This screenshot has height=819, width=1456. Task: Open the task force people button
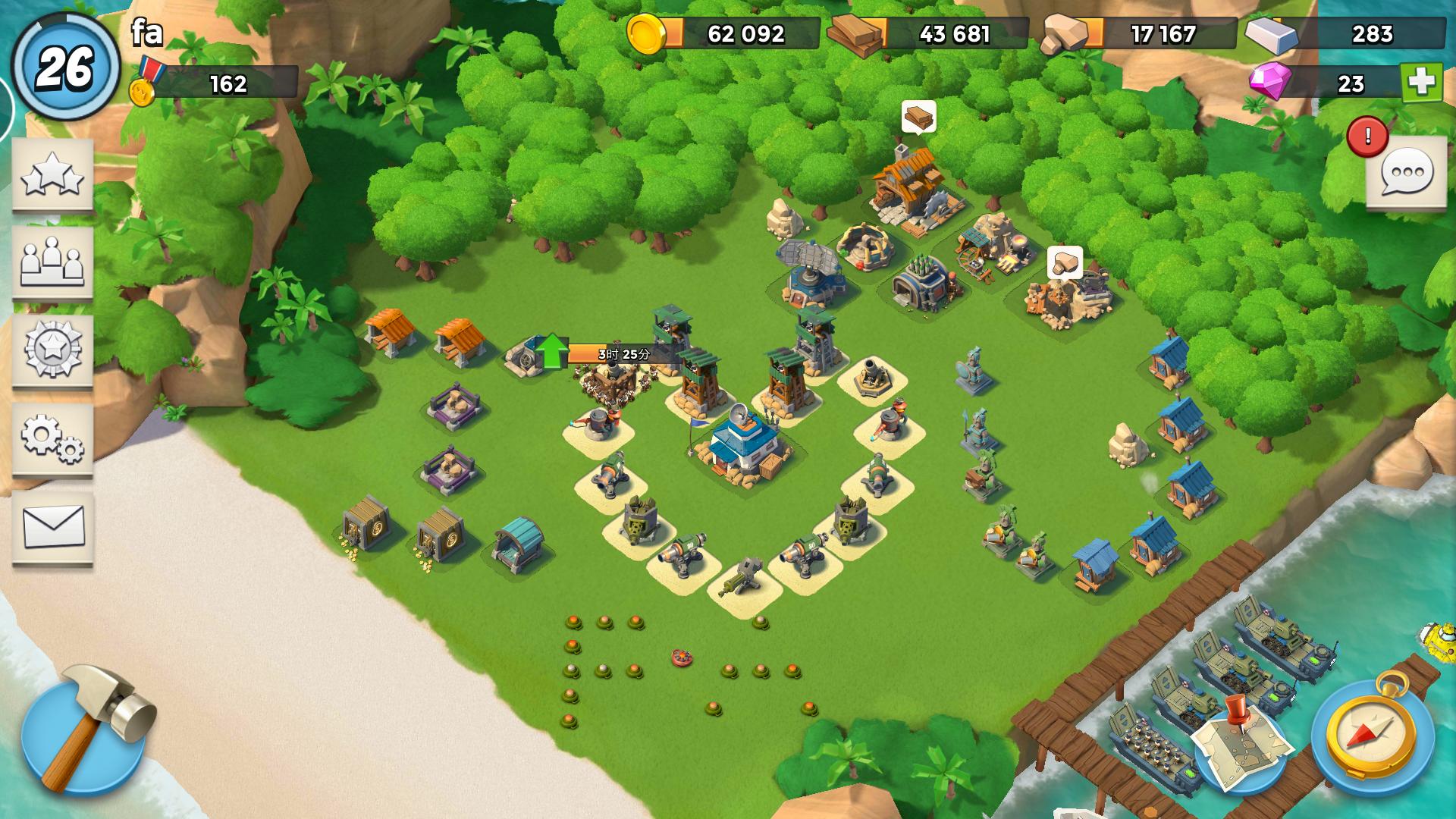(52, 262)
